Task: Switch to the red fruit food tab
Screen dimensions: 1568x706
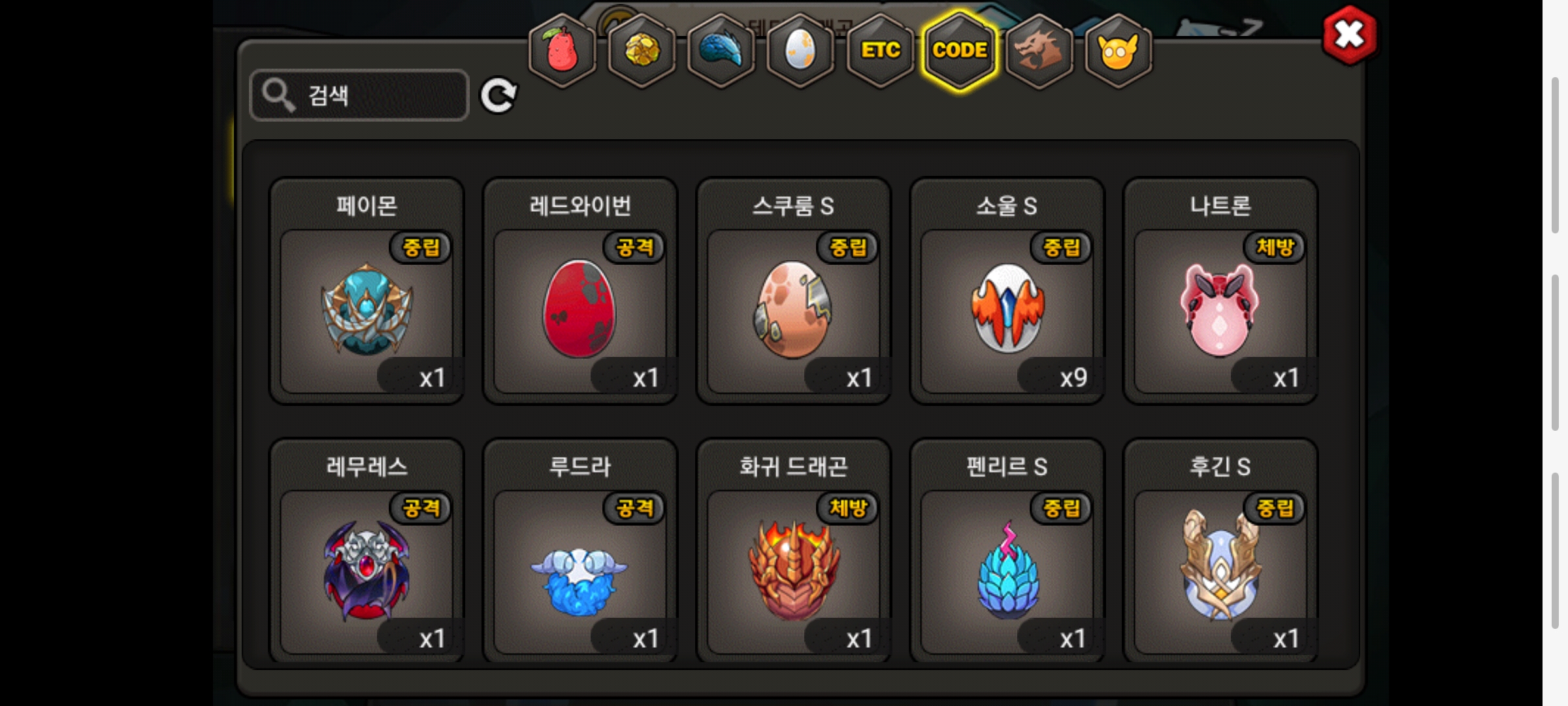Action: tap(562, 50)
